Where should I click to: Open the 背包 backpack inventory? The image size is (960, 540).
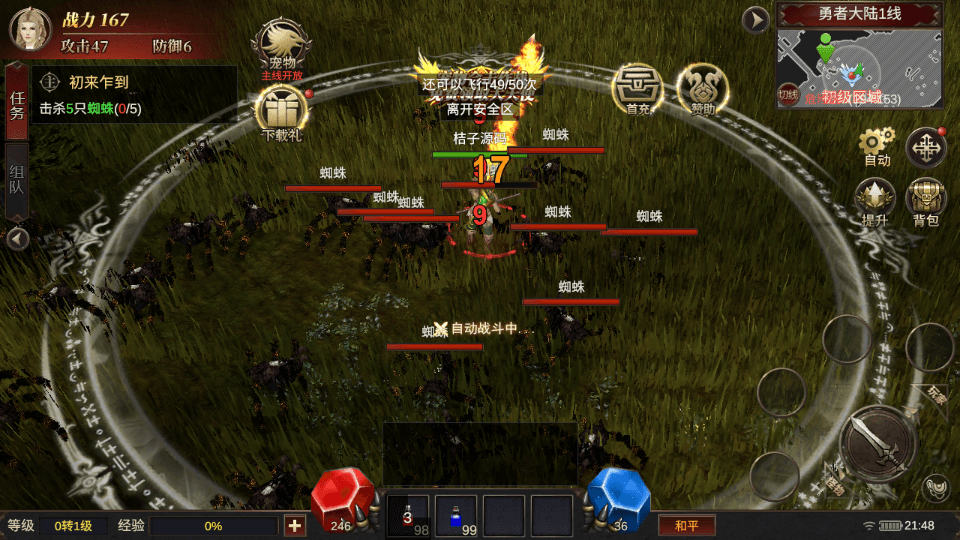(926, 200)
